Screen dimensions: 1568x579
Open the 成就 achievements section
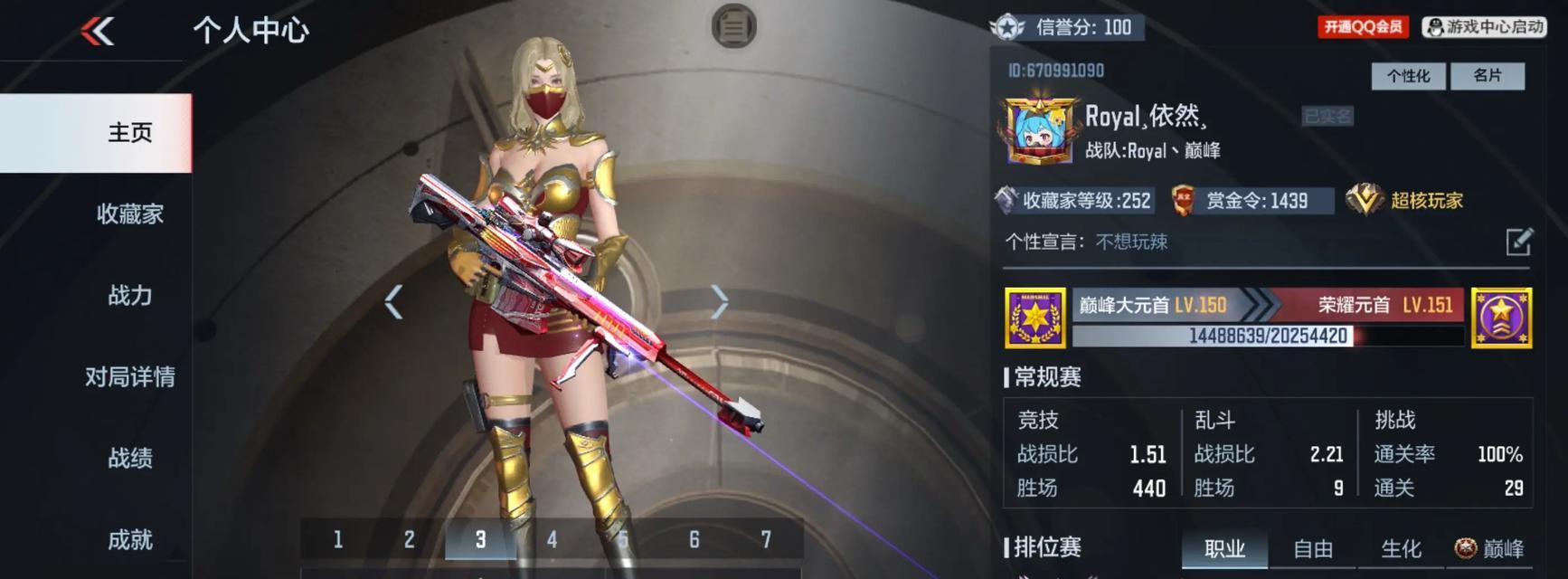click(x=129, y=540)
